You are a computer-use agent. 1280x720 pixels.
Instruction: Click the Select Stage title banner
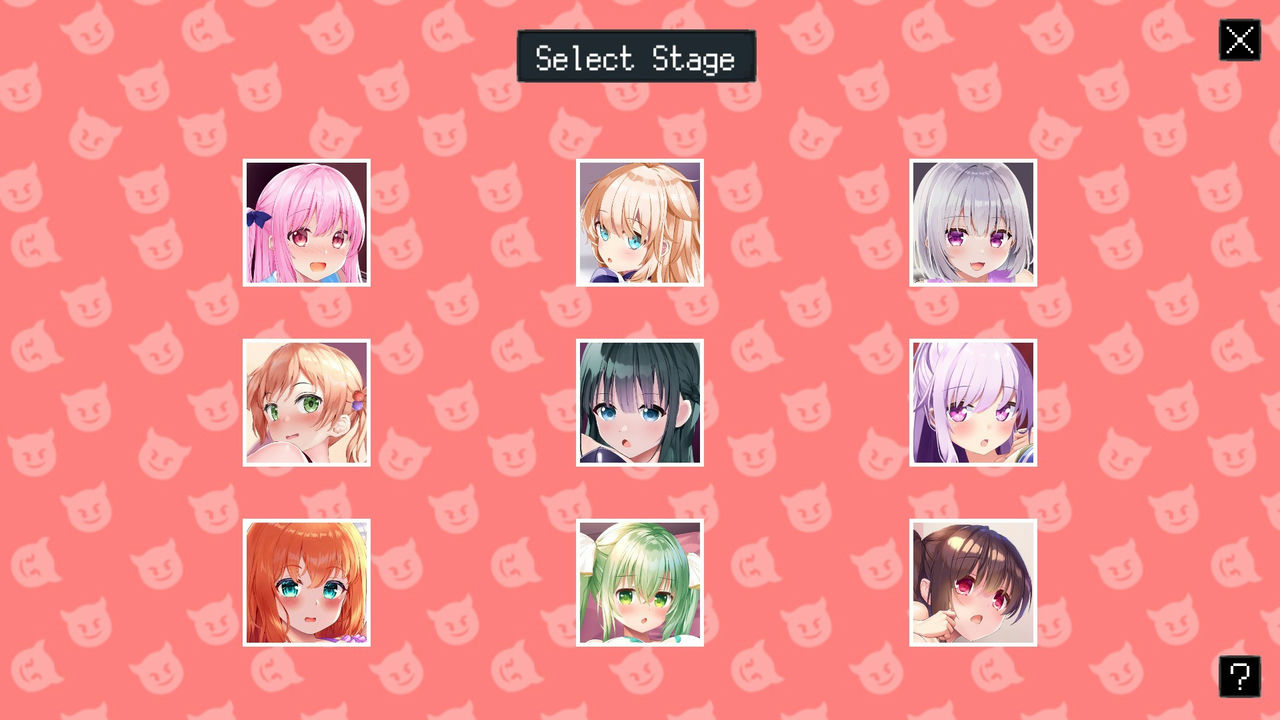[x=637, y=57]
